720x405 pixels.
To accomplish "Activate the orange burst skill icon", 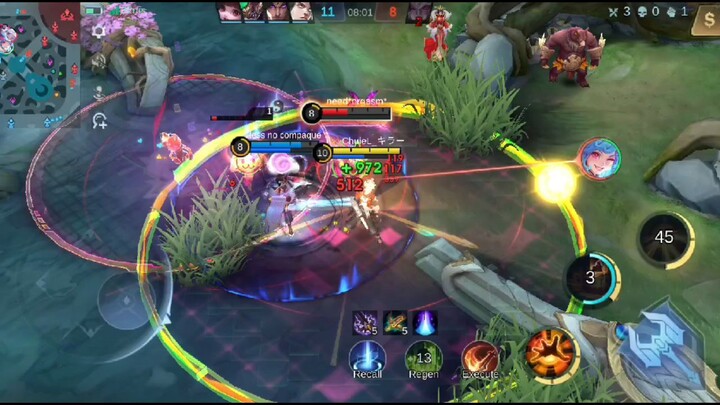I will tap(551, 352).
